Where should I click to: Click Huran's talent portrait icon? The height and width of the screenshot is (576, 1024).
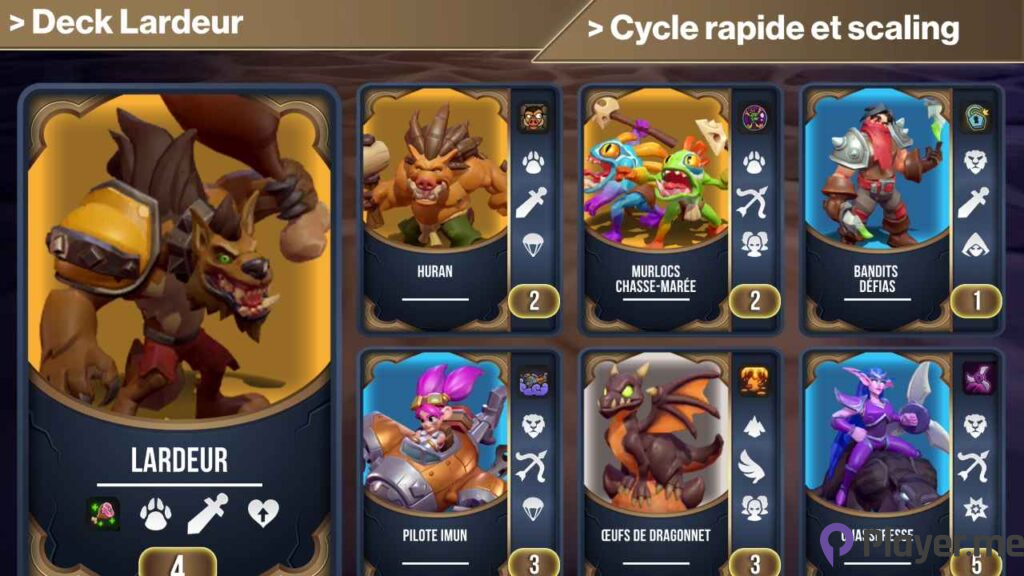pyautogui.click(x=533, y=119)
